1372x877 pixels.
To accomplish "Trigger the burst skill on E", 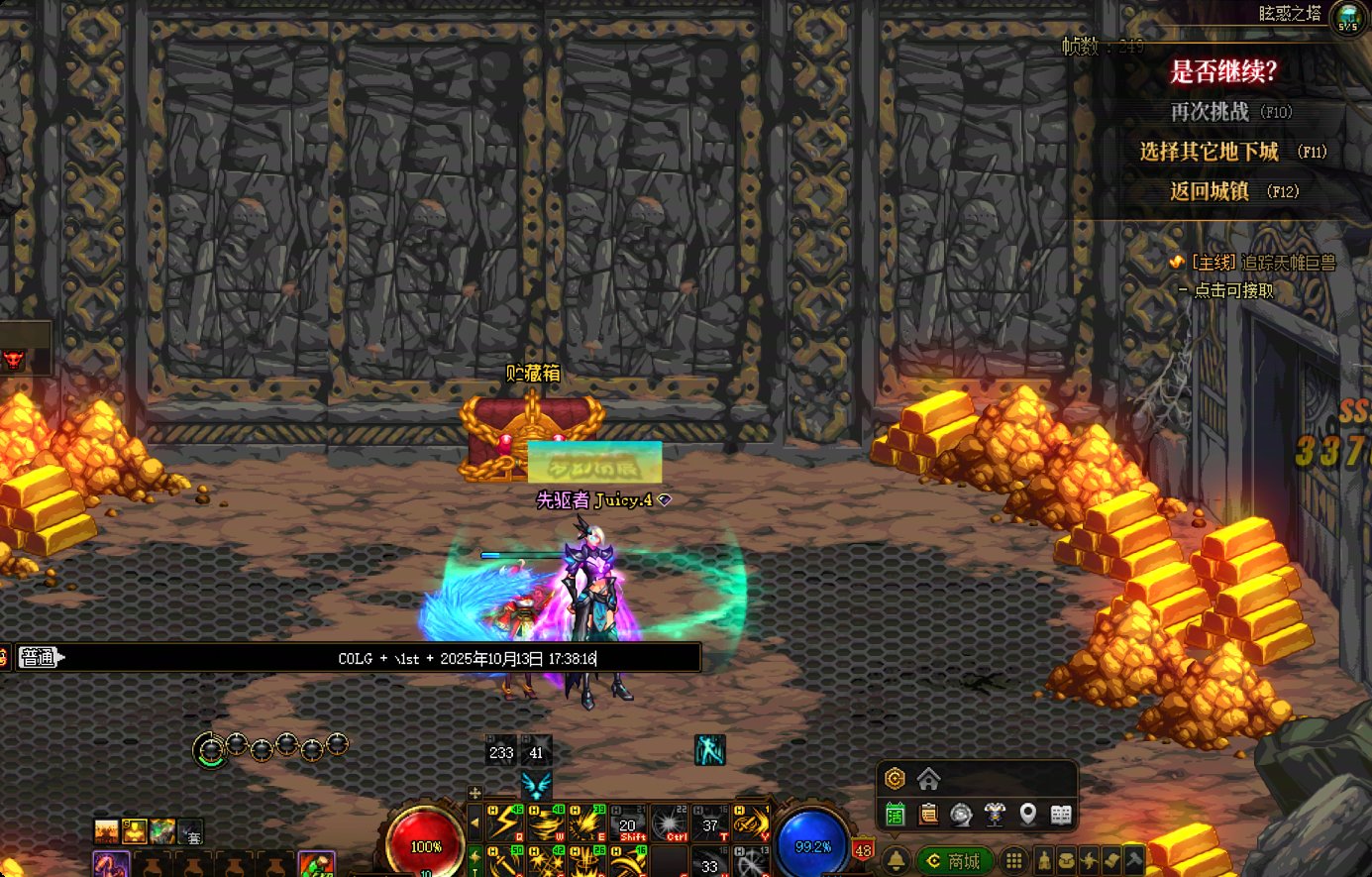I will coord(587,823).
